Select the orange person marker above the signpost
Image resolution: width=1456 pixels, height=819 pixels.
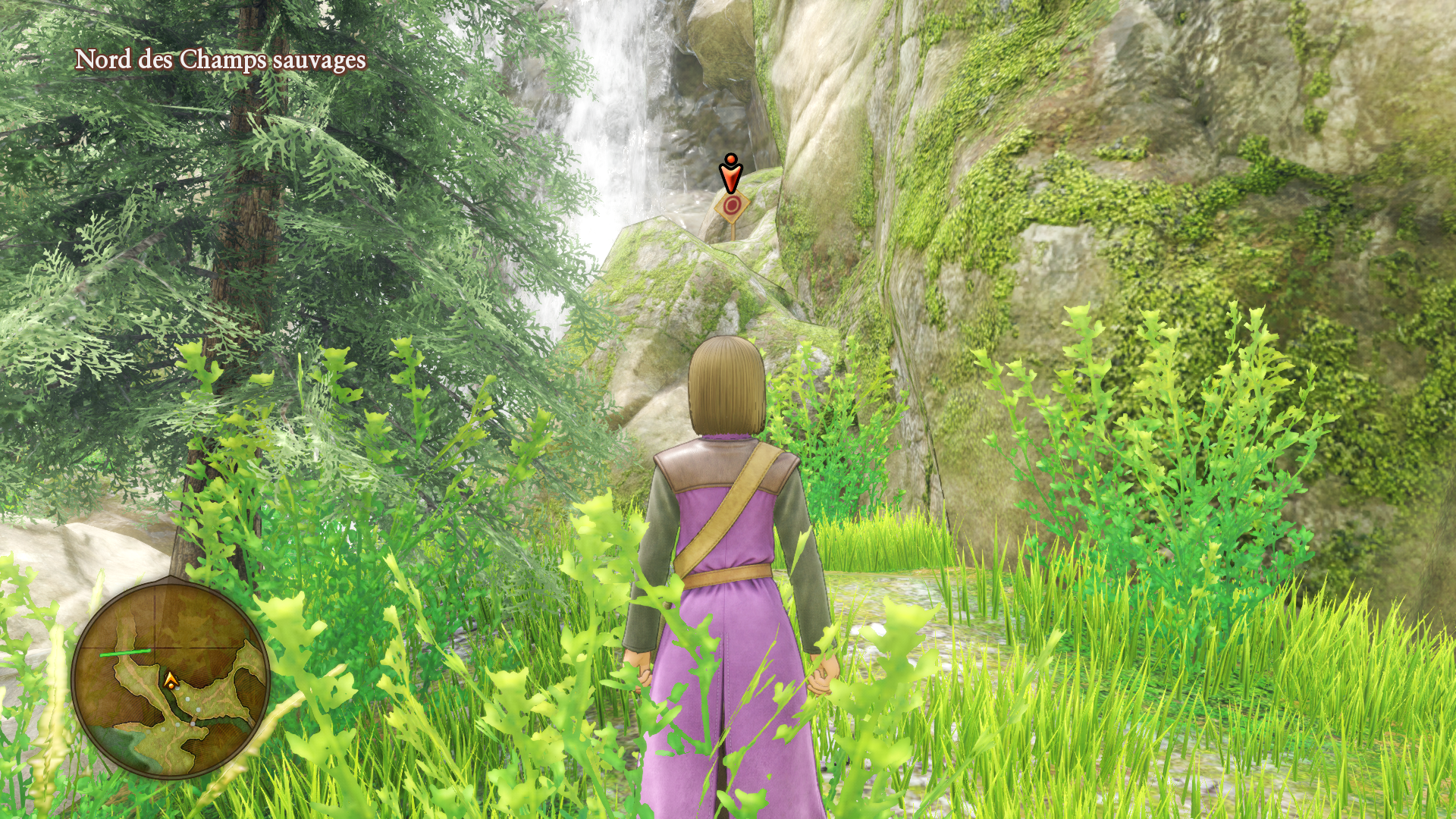[x=730, y=172]
